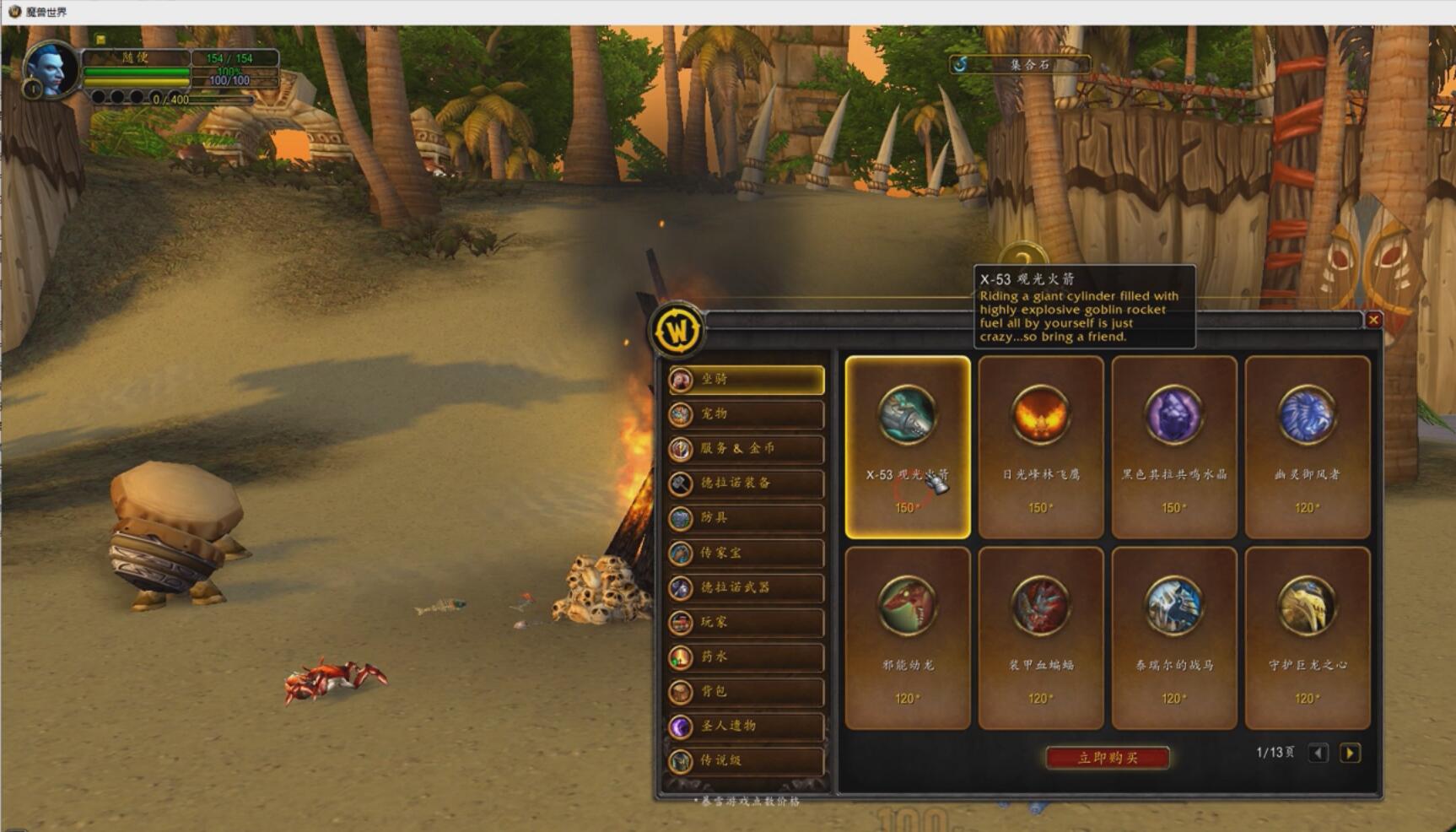Choose the 玩家 category
This screenshot has height=832, width=1456.
(747, 622)
